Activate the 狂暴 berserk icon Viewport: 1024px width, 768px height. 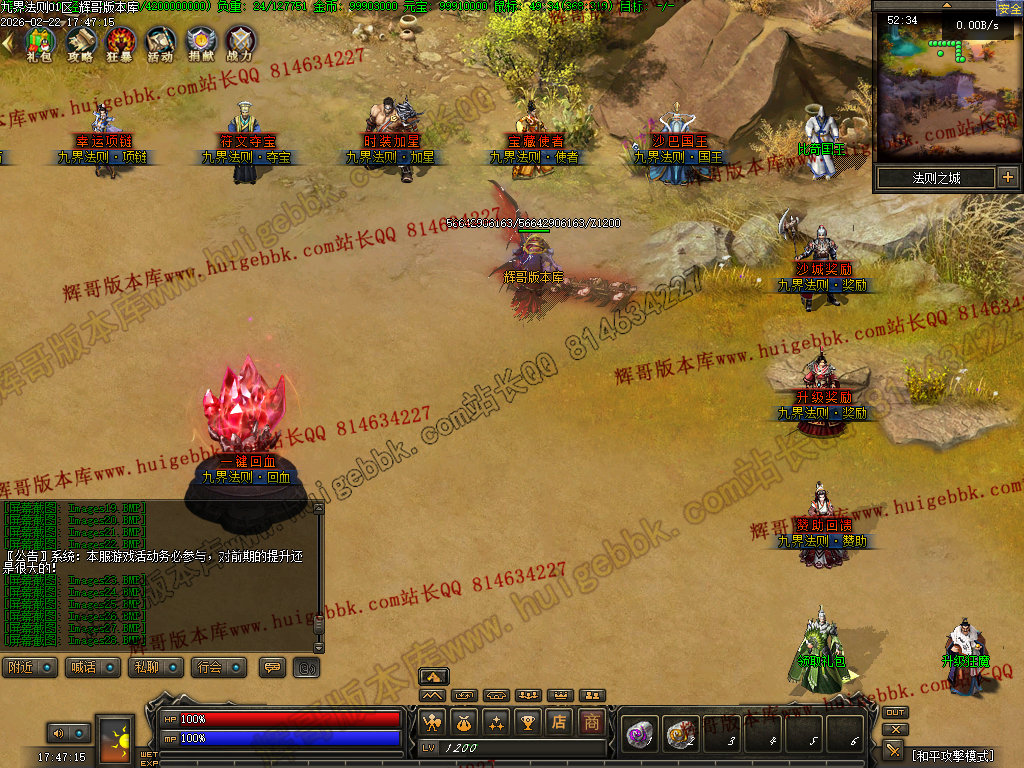[120, 42]
